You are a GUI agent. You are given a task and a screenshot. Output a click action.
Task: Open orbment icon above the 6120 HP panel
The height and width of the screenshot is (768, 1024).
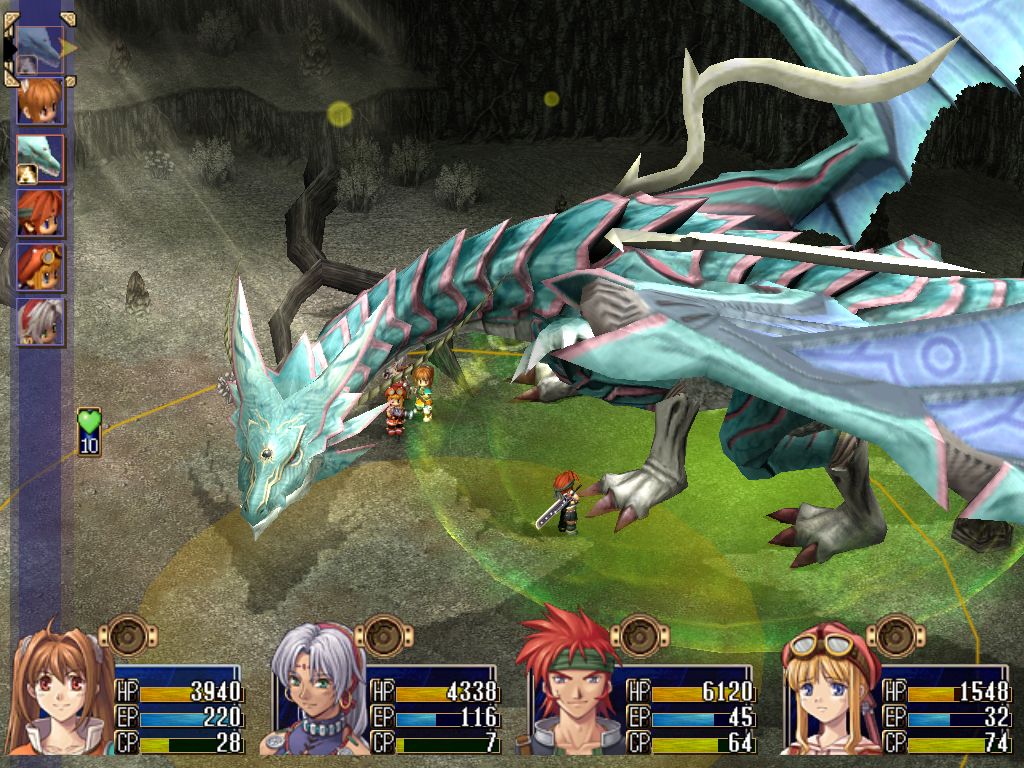[x=639, y=634]
